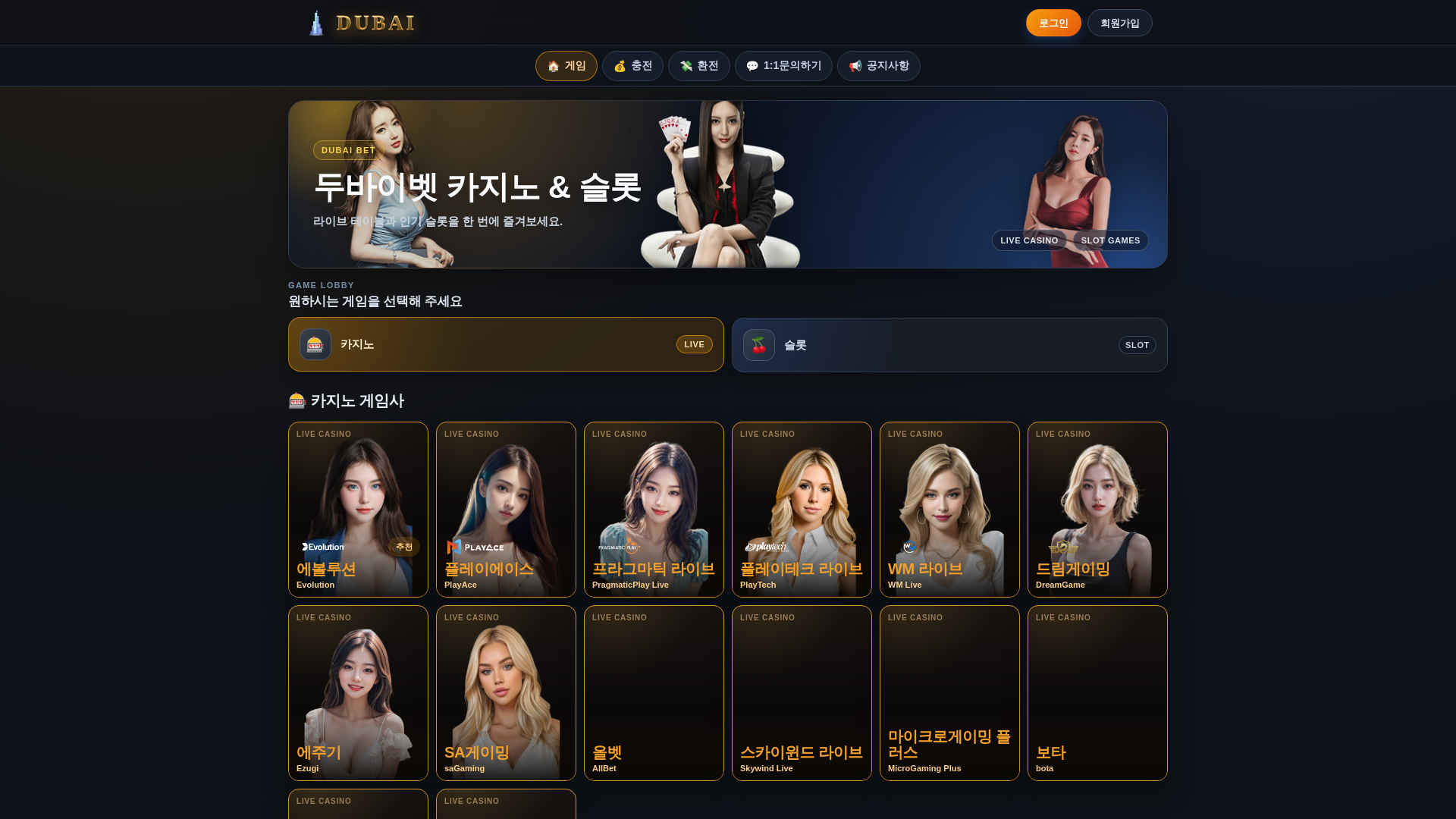
Task: Click the orange 로그인 login button
Action: pyautogui.click(x=1053, y=23)
